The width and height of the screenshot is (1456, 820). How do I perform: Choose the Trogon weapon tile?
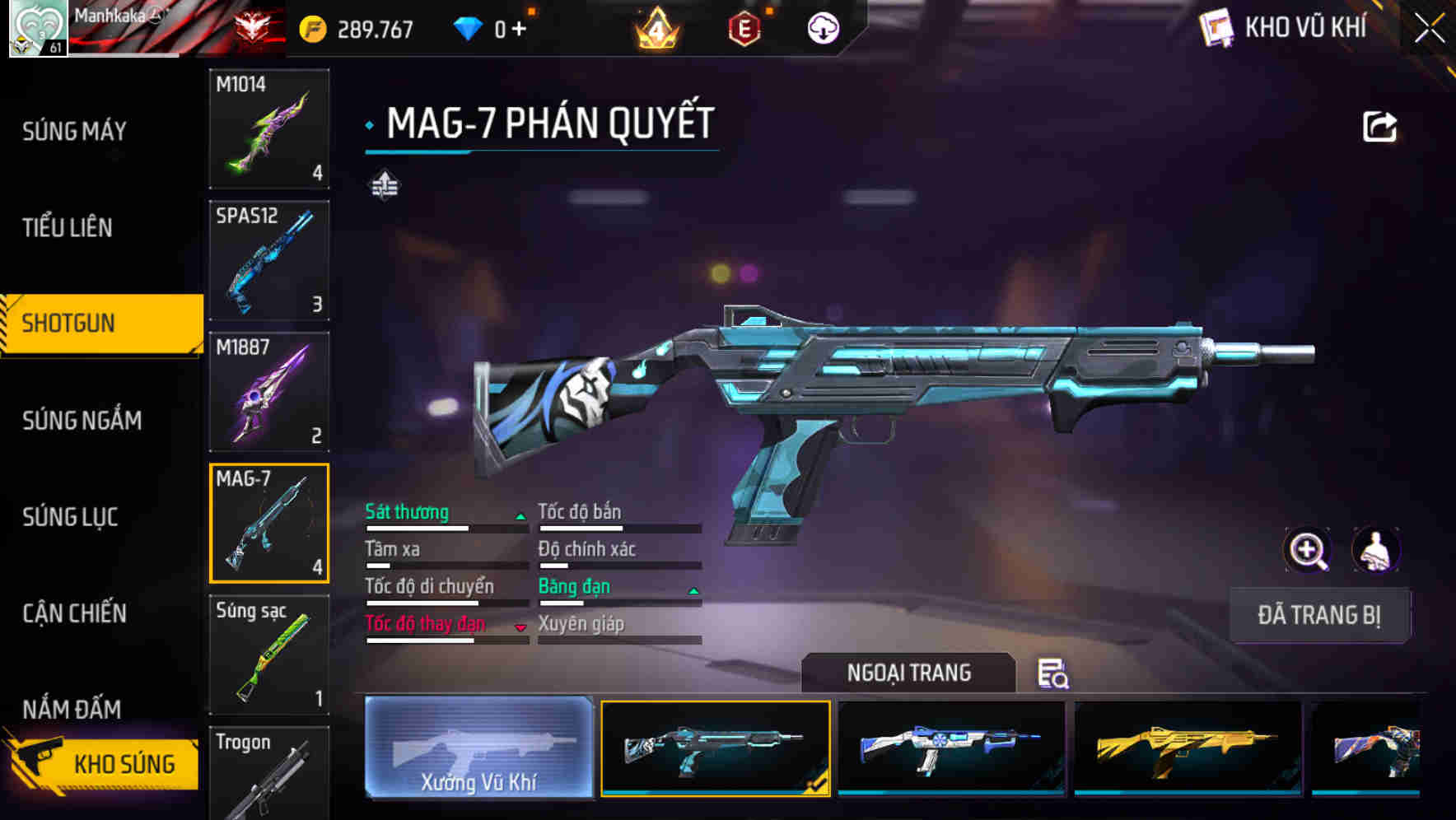pos(269,774)
